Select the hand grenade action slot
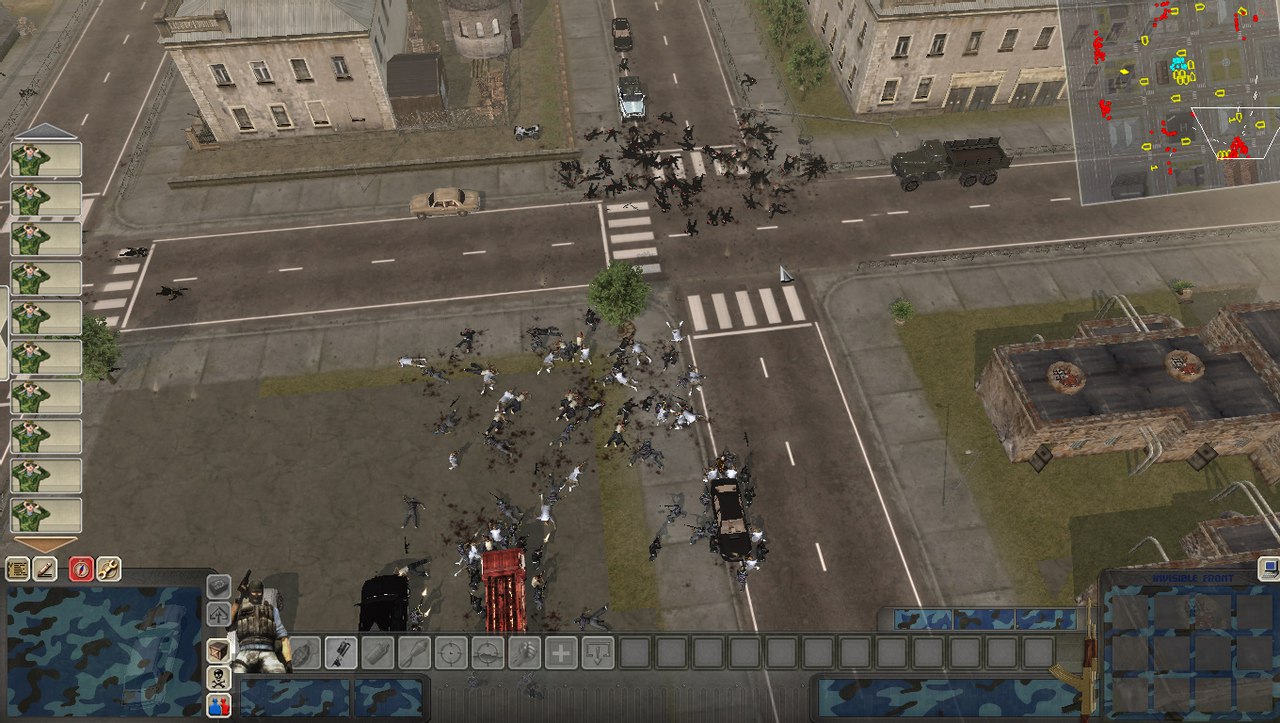This screenshot has width=1280, height=723. tap(305, 653)
